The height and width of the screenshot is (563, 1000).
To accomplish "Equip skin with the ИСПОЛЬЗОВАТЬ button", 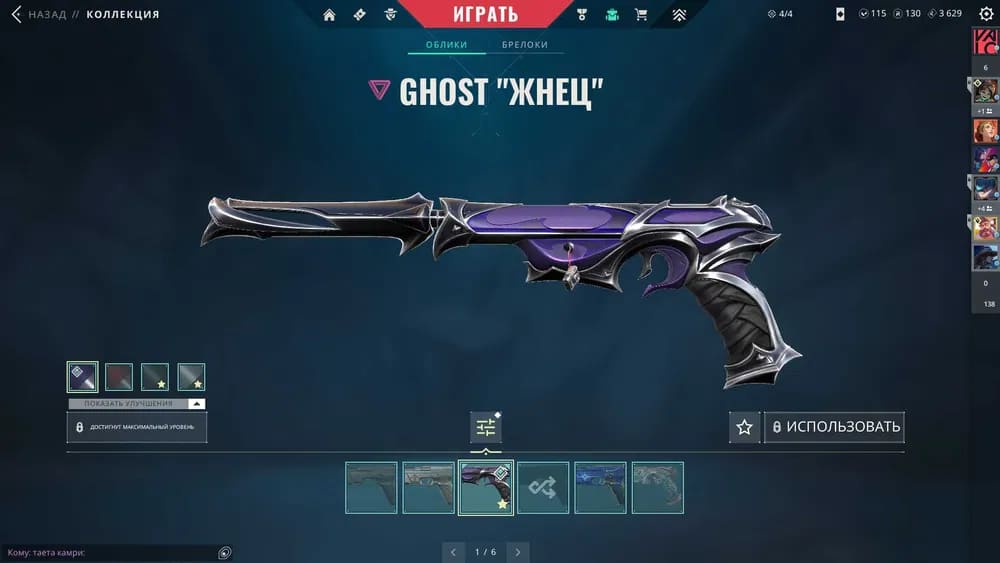I will (834, 427).
